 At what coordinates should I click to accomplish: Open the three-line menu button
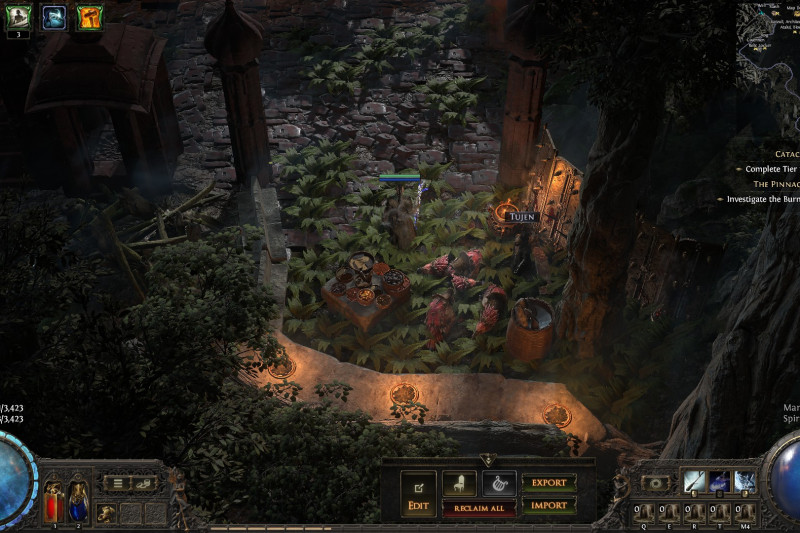[118, 484]
